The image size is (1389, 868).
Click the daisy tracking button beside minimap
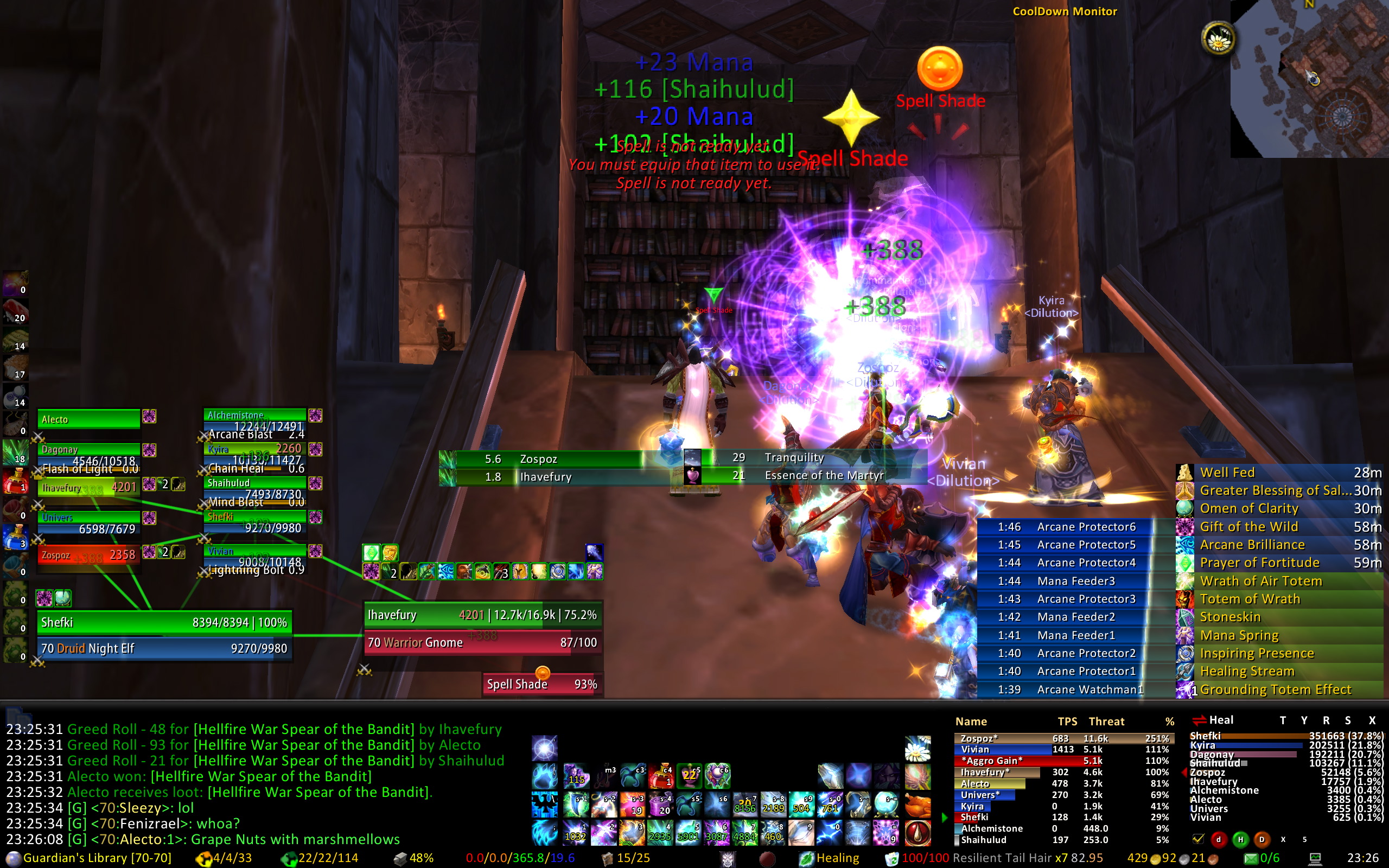[x=1218, y=39]
